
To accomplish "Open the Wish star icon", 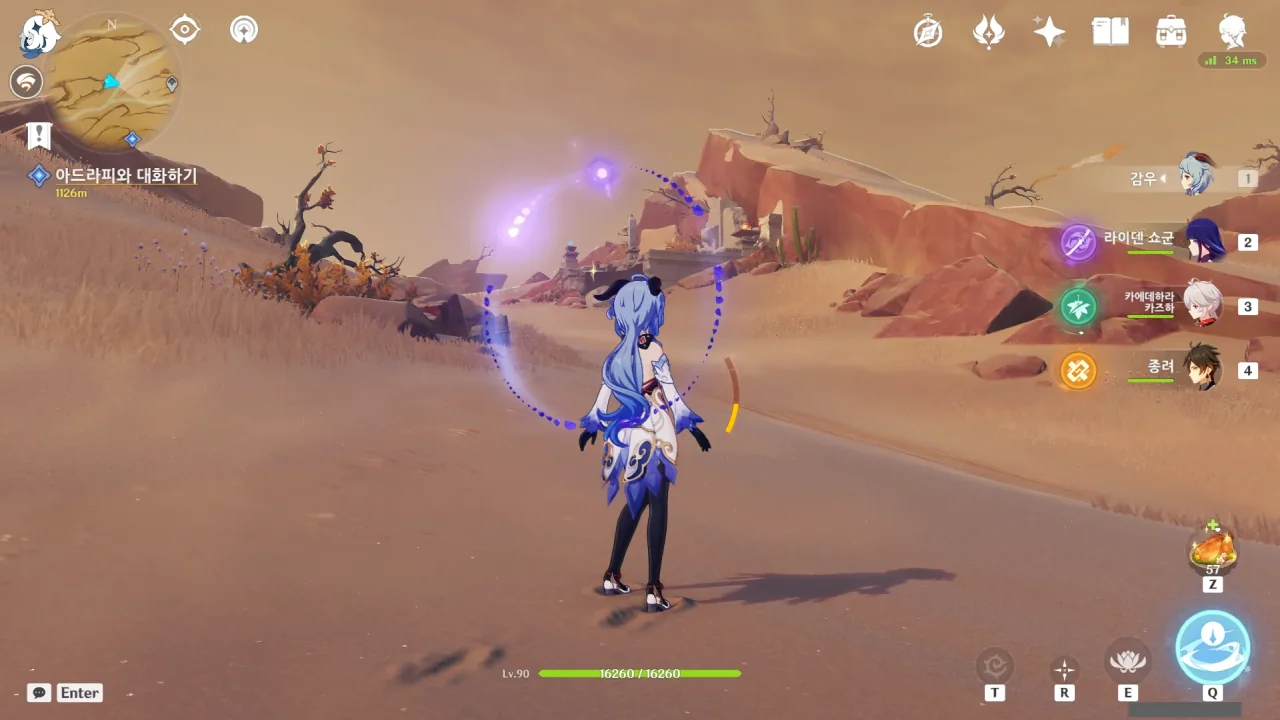I will [1049, 32].
